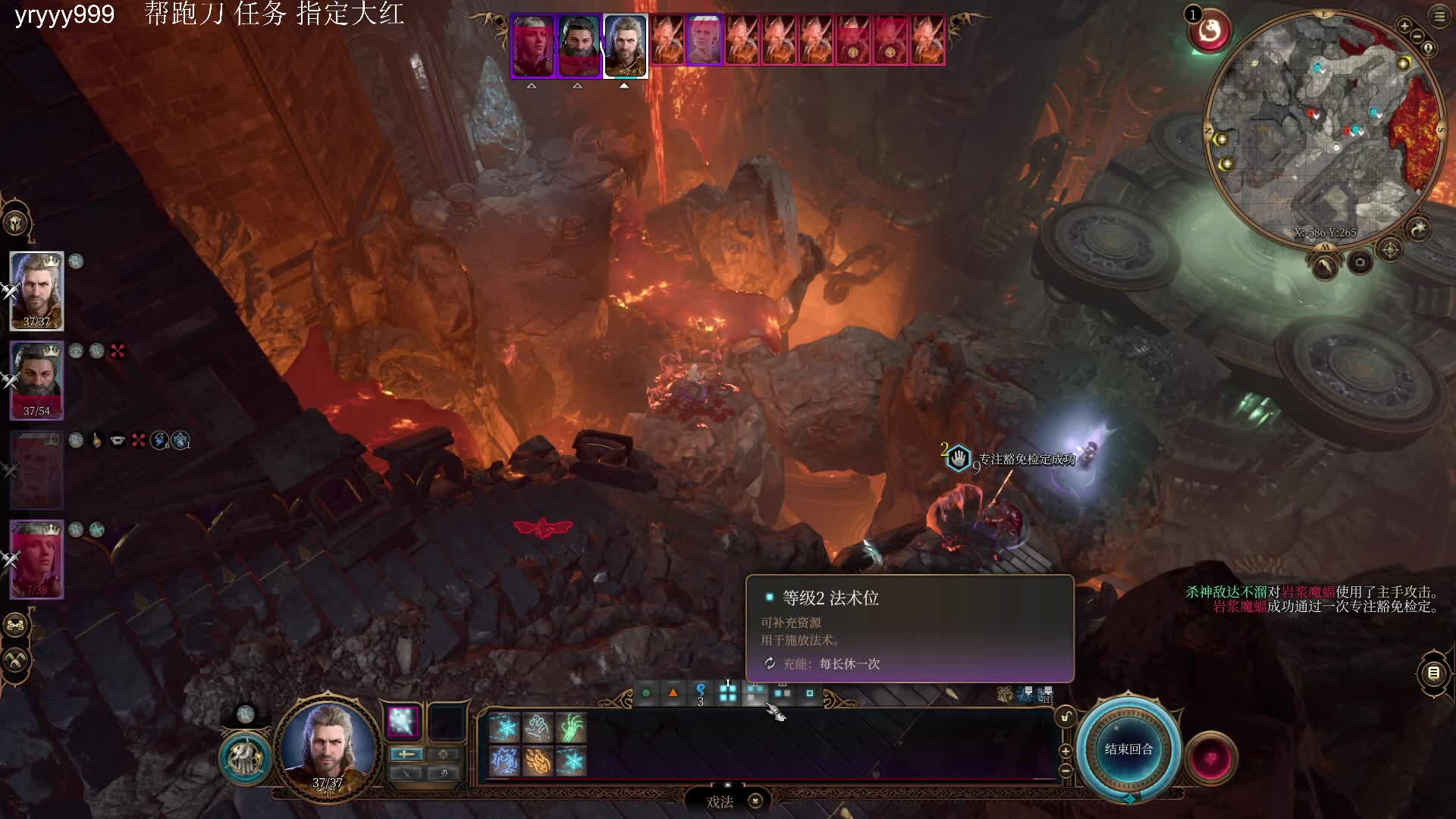Screen dimensions: 1456x819
Task: Select the pale-haired character in the turn order
Action: (704, 39)
